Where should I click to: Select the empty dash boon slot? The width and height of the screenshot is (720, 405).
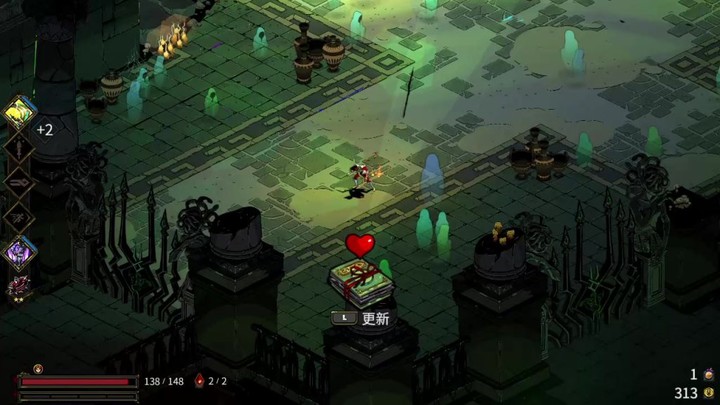(x=20, y=216)
